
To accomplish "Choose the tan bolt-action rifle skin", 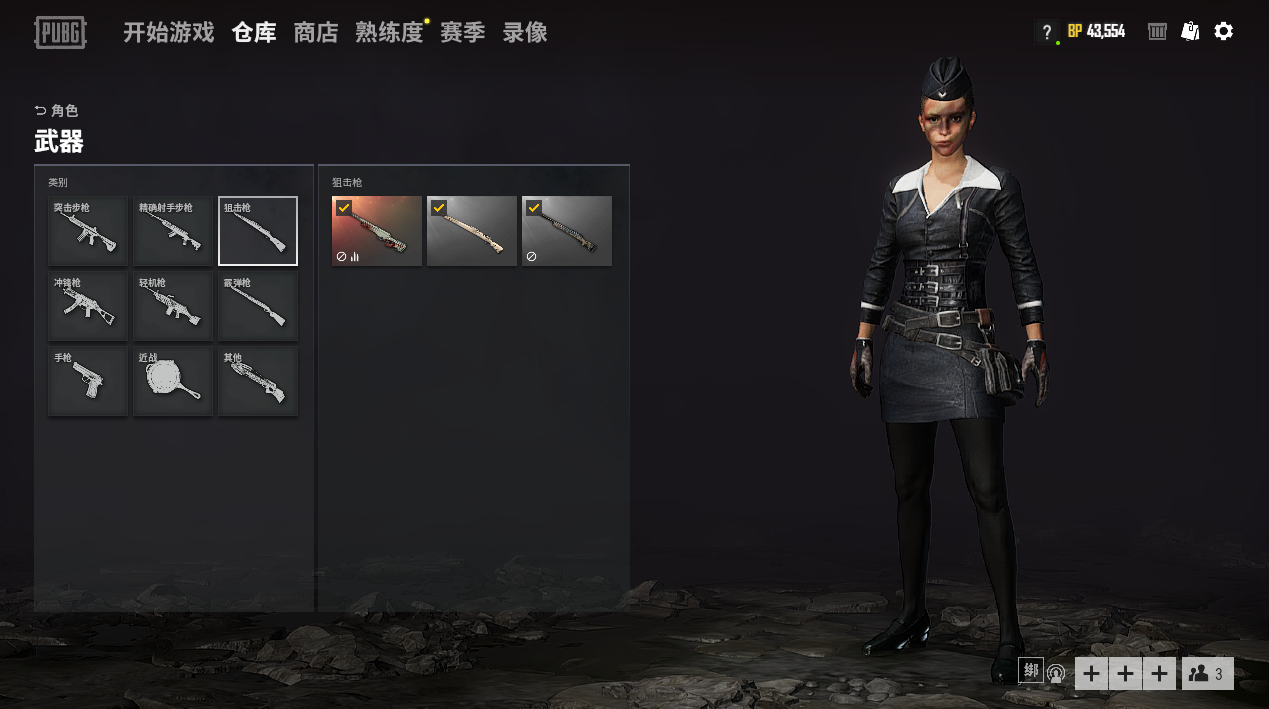I will pyautogui.click(x=472, y=231).
